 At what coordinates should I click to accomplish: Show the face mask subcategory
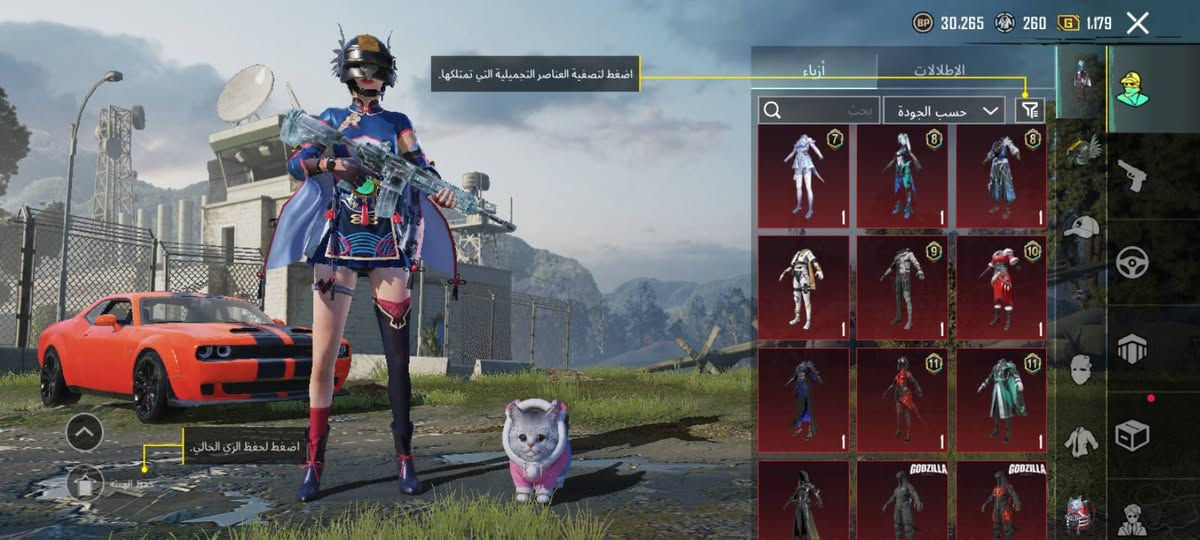1080,369
